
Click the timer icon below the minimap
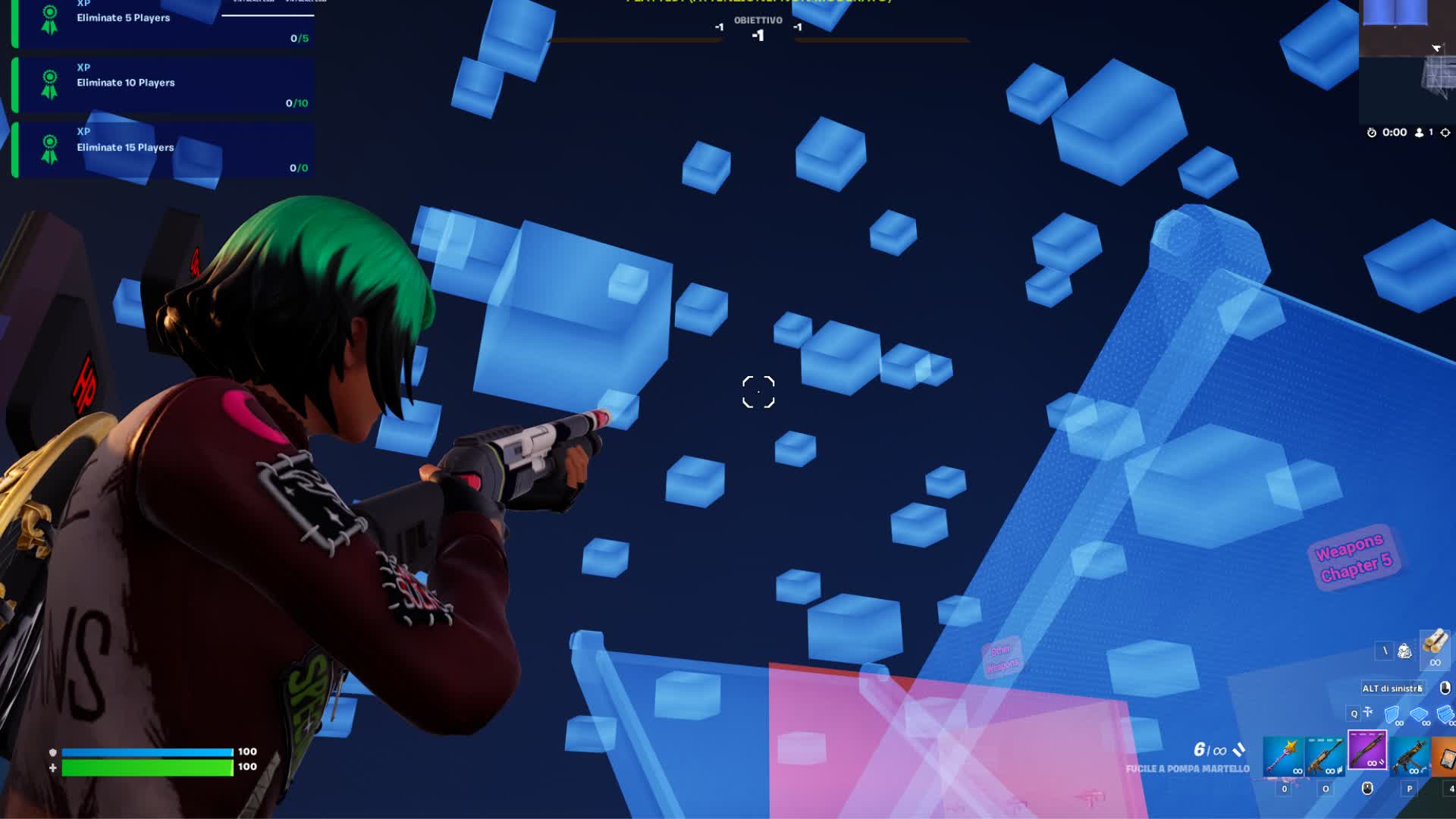(1371, 133)
